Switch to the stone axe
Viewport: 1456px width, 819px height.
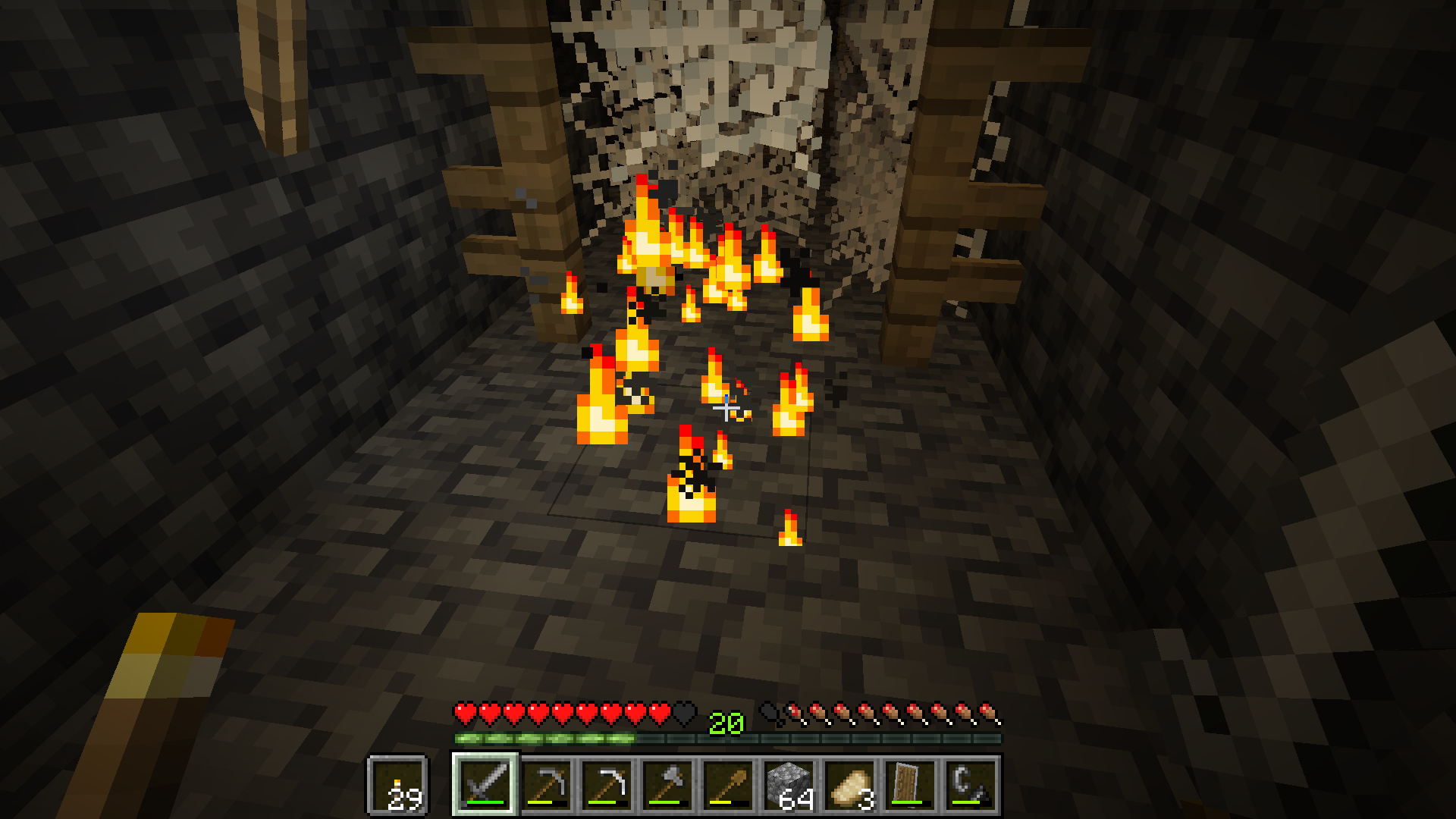667,785
